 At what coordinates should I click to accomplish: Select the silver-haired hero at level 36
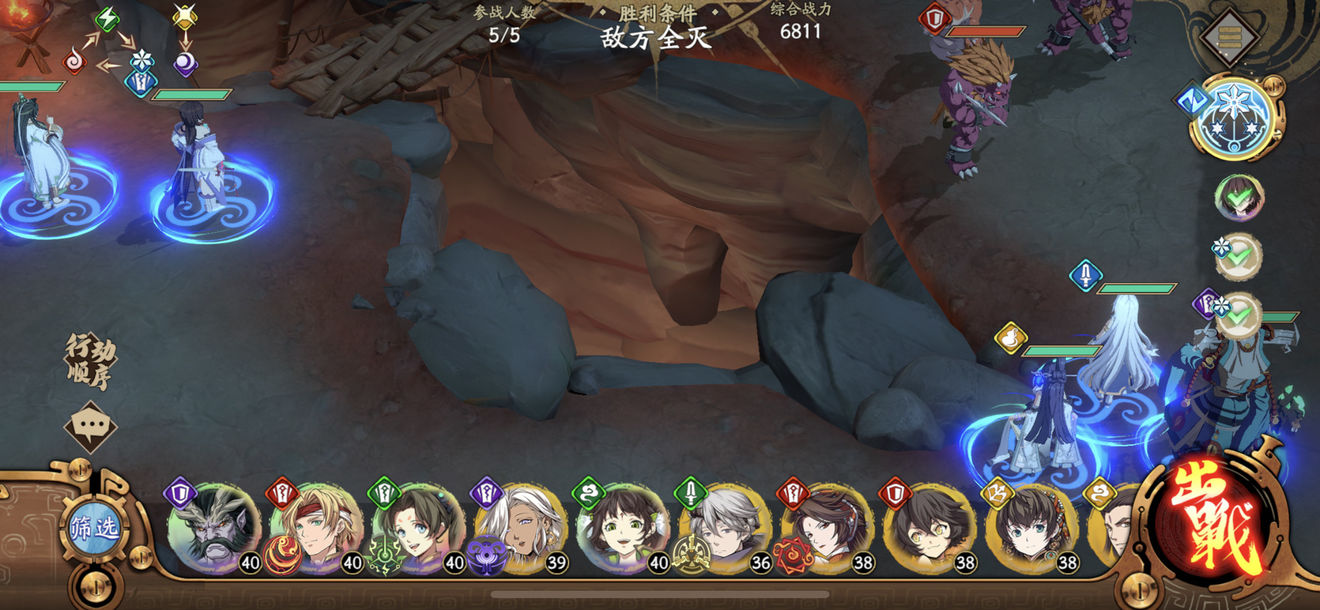click(725, 528)
